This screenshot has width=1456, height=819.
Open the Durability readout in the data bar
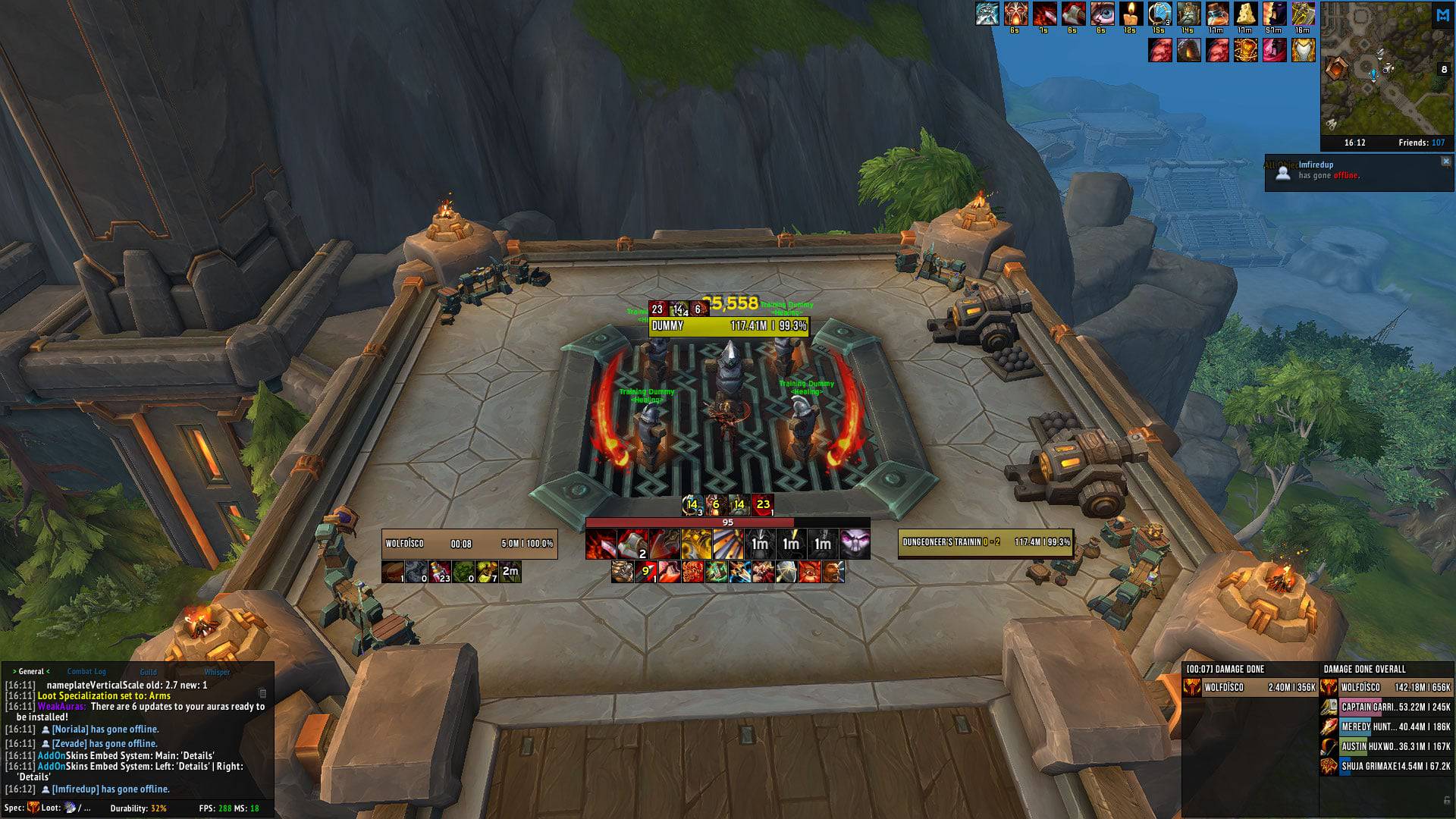click(138, 808)
